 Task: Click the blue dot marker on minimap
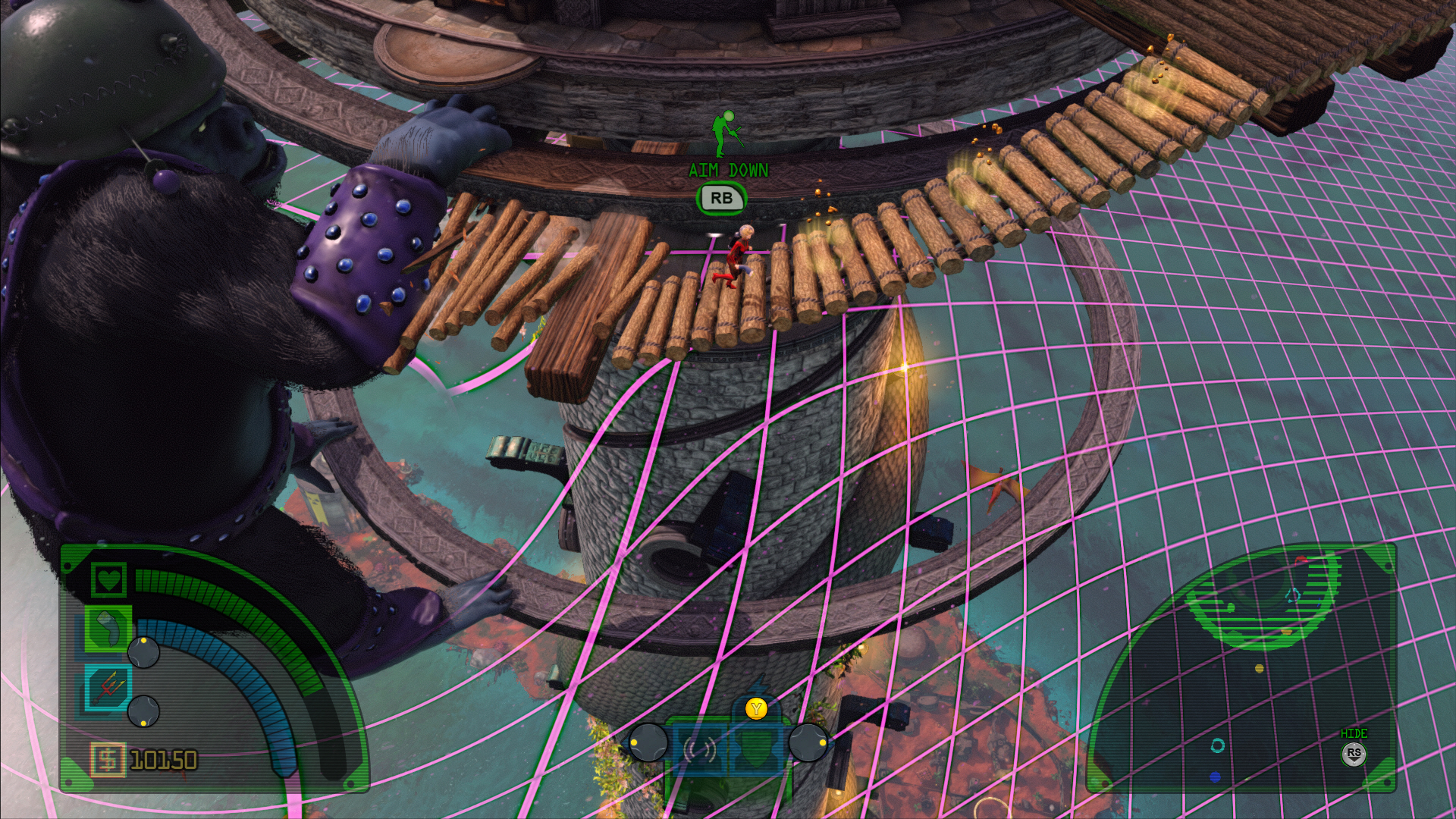click(x=1215, y=777)
